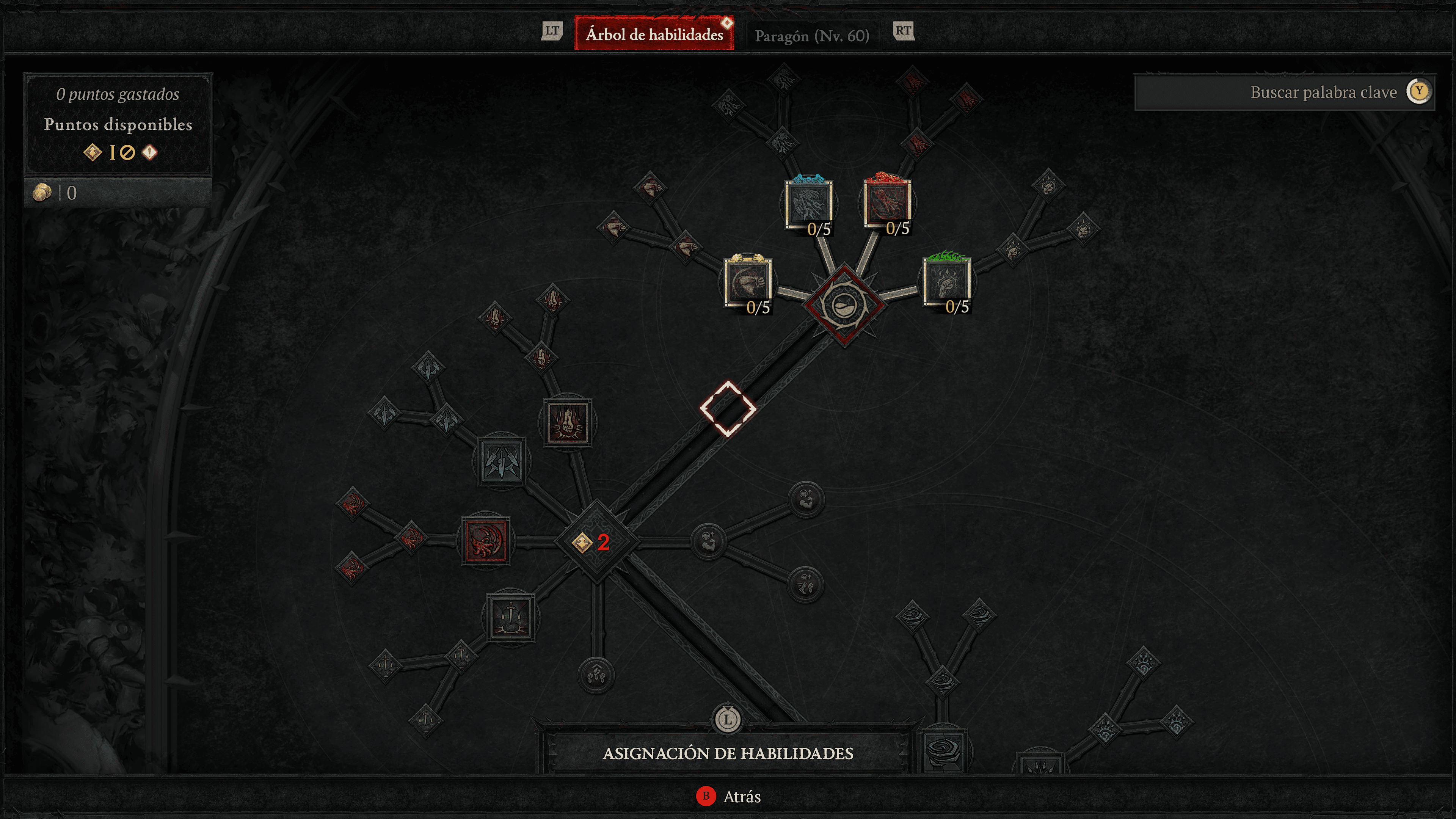Image resolution: width=1456 pixels, height=819 pixels.
Task: Click the cluster node requiring 2 points
Action: coord(596,542)
